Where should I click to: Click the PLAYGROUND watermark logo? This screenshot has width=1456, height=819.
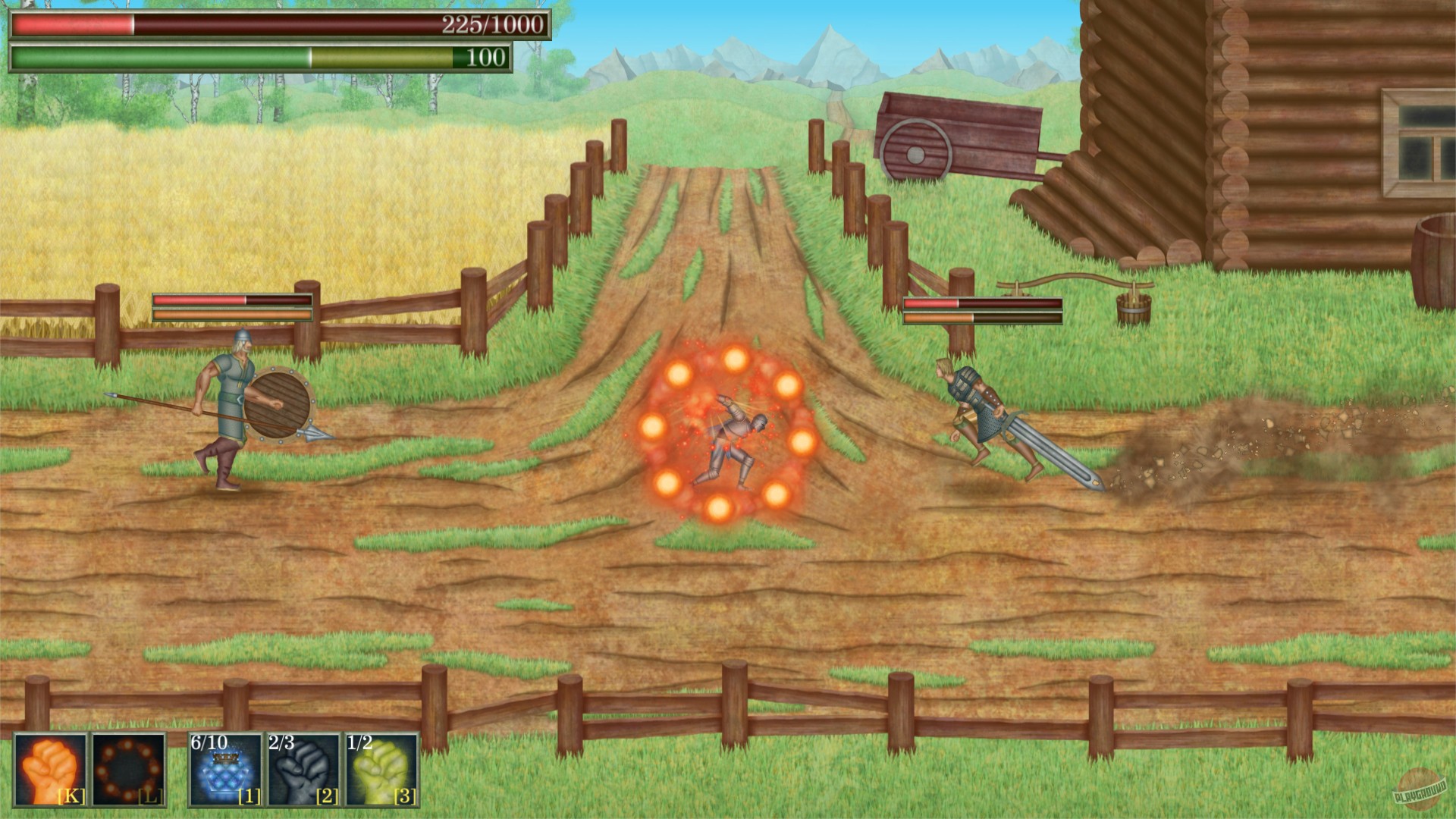(x=1421, y=789)
